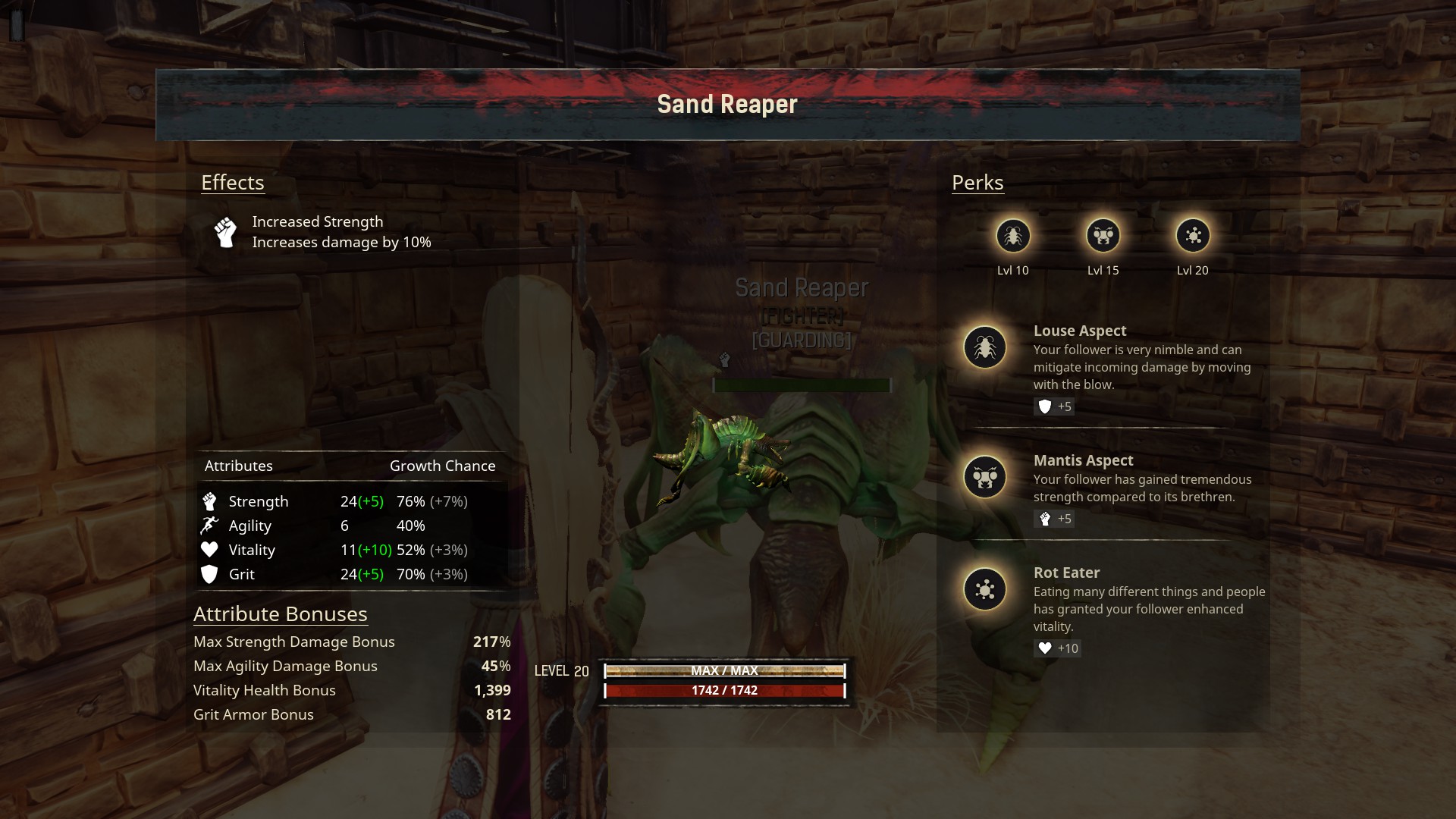Choose the Lvl 20 perk icon
The image size is (1456, 819).
[x=1193, y=236]
